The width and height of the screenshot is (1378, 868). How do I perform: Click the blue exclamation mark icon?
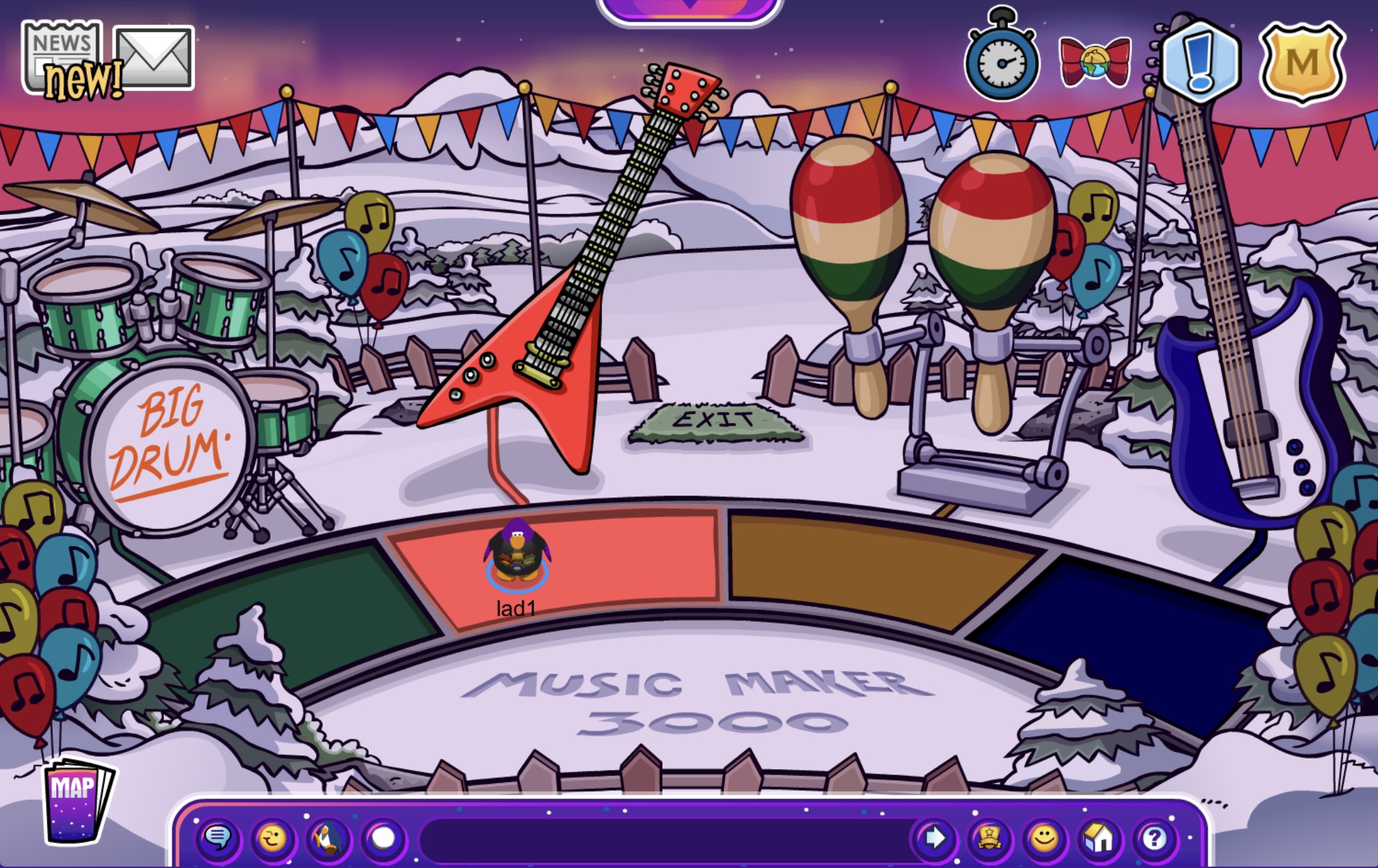(x=1200, y=62)
